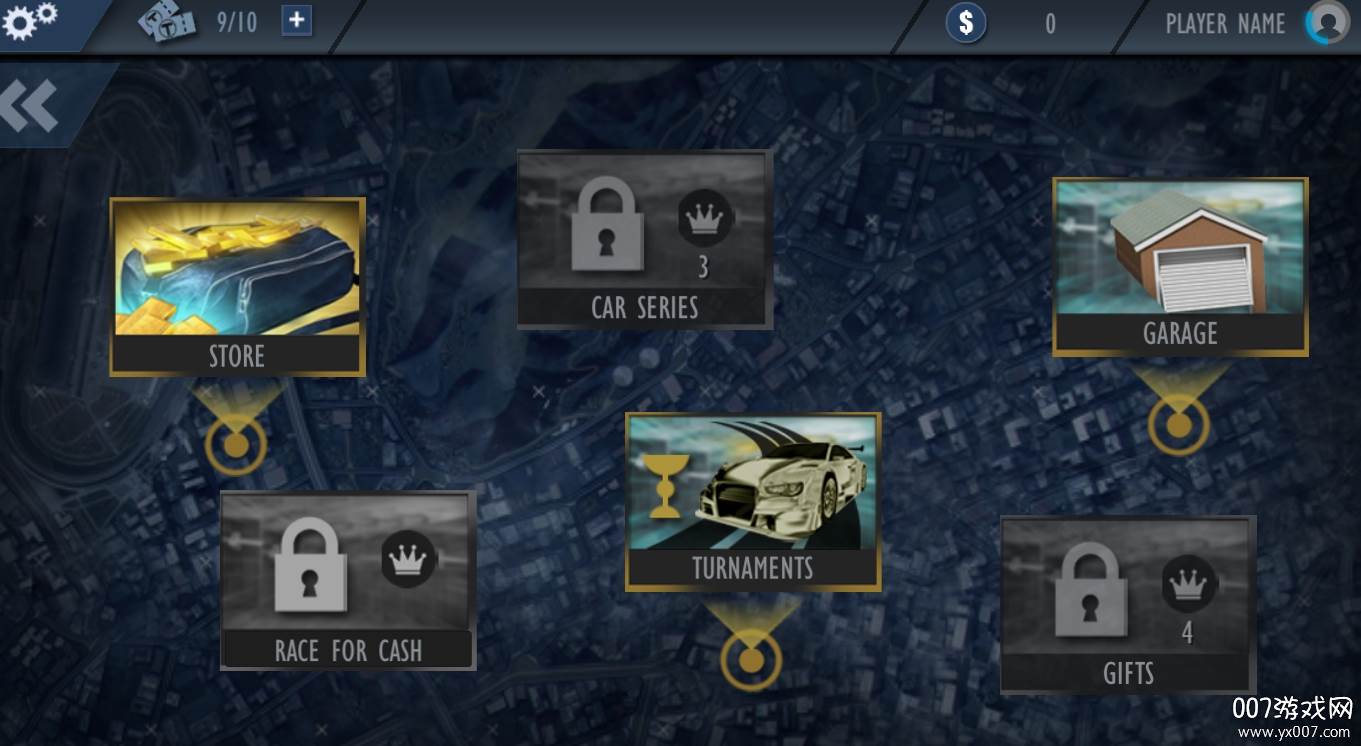Open the settings gears icon

click(x=30, y=21)
